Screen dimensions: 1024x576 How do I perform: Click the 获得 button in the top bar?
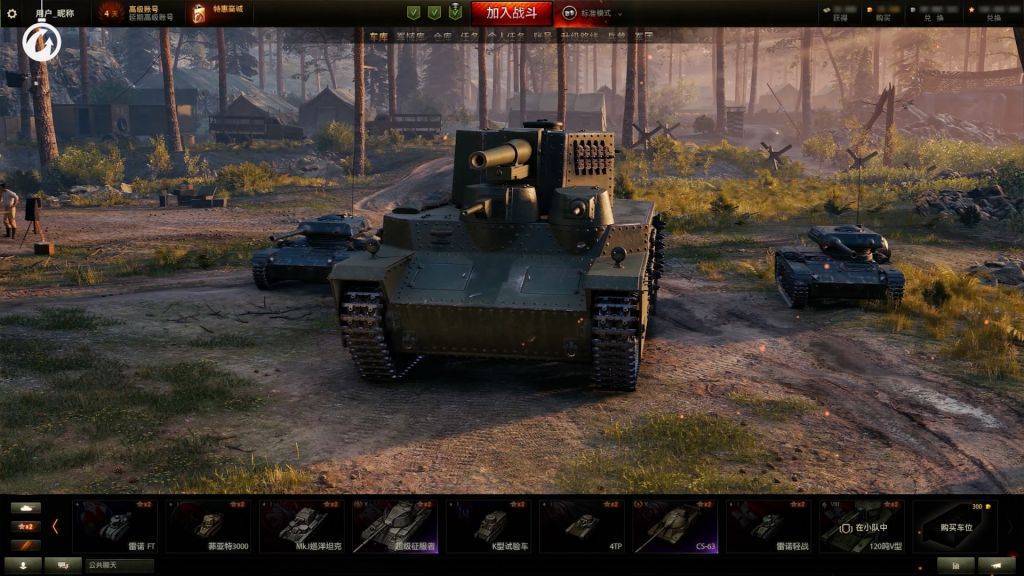[840, 17]
